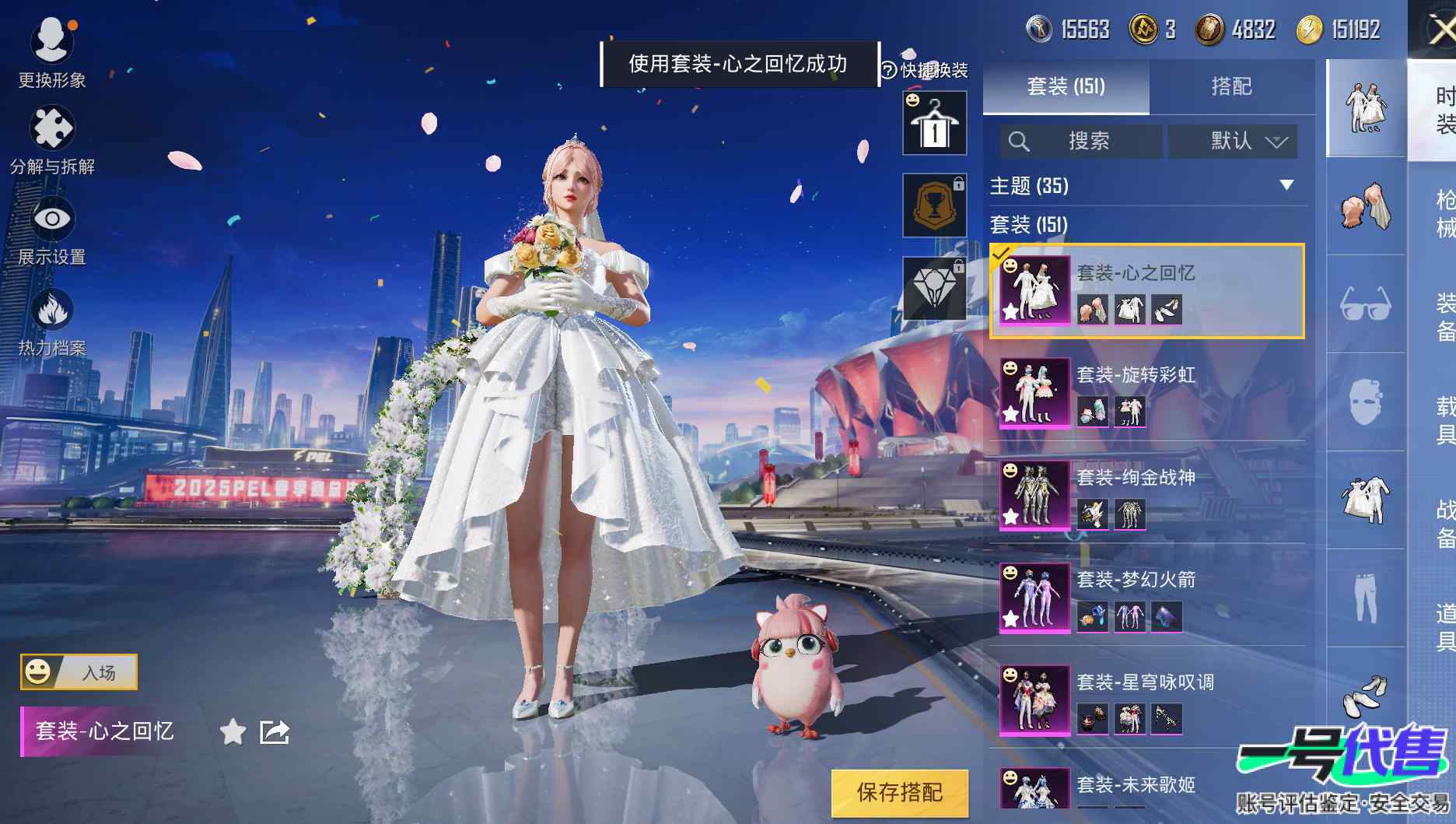Open 分解与拆解 puzzle piece menu

[51, 139]
